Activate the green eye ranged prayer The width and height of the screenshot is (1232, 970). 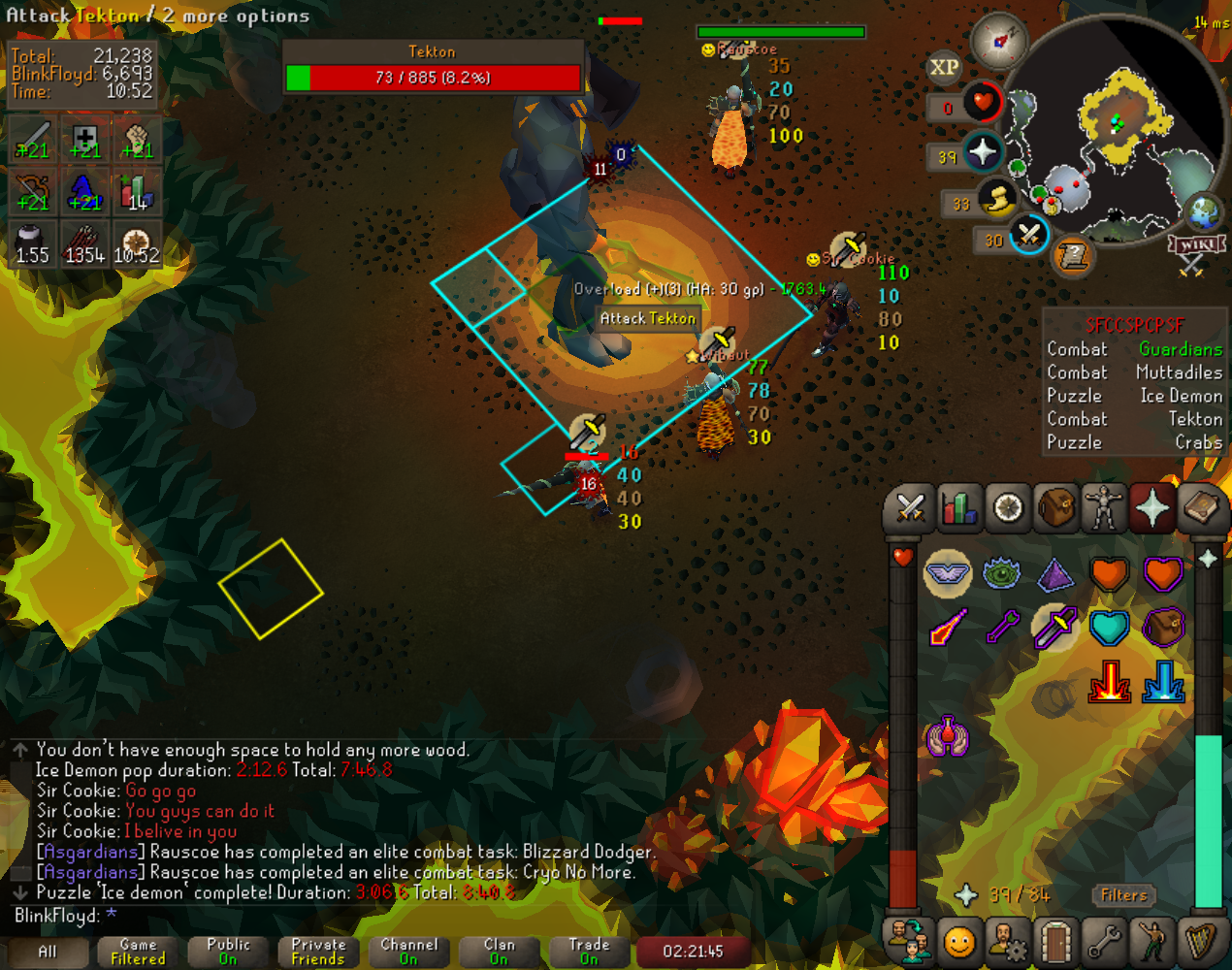click(1001, 574)
